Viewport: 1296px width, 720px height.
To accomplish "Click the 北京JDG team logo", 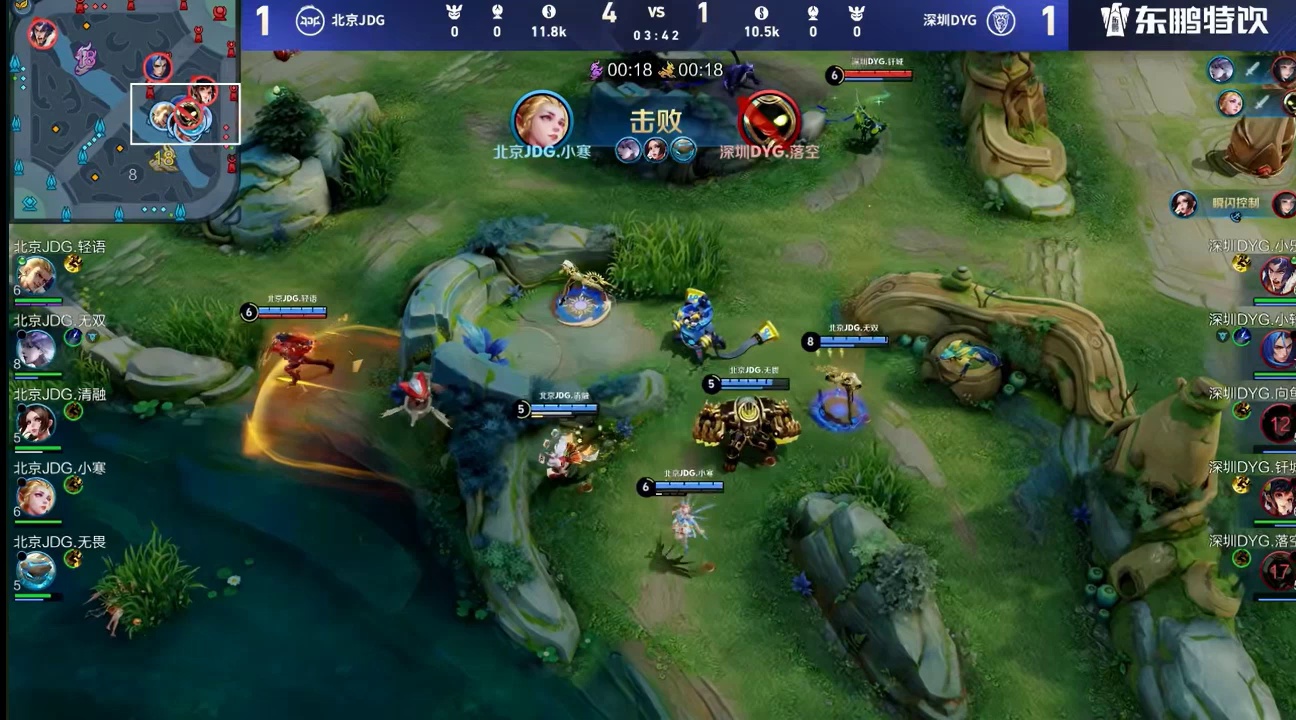I will click(310, 20).
